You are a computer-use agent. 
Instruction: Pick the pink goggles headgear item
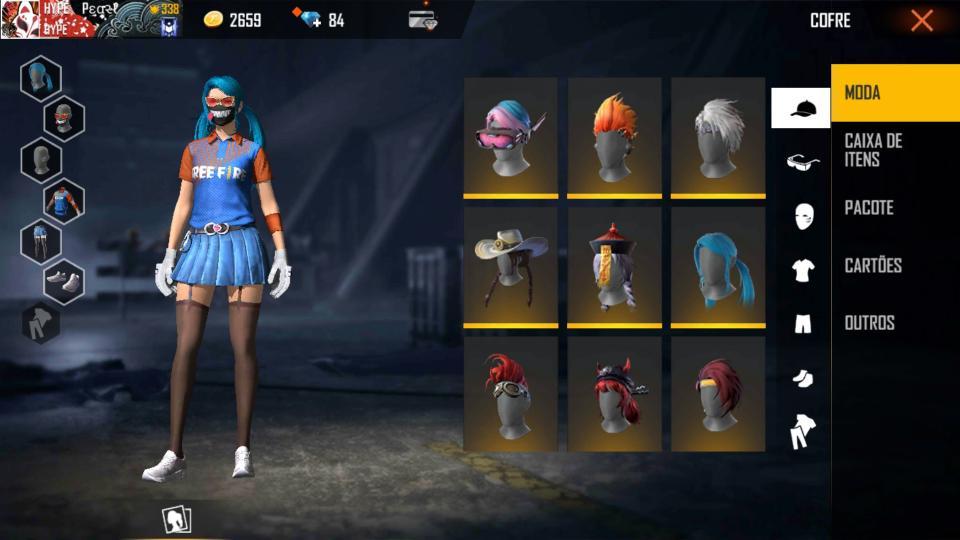click(511, 137)
